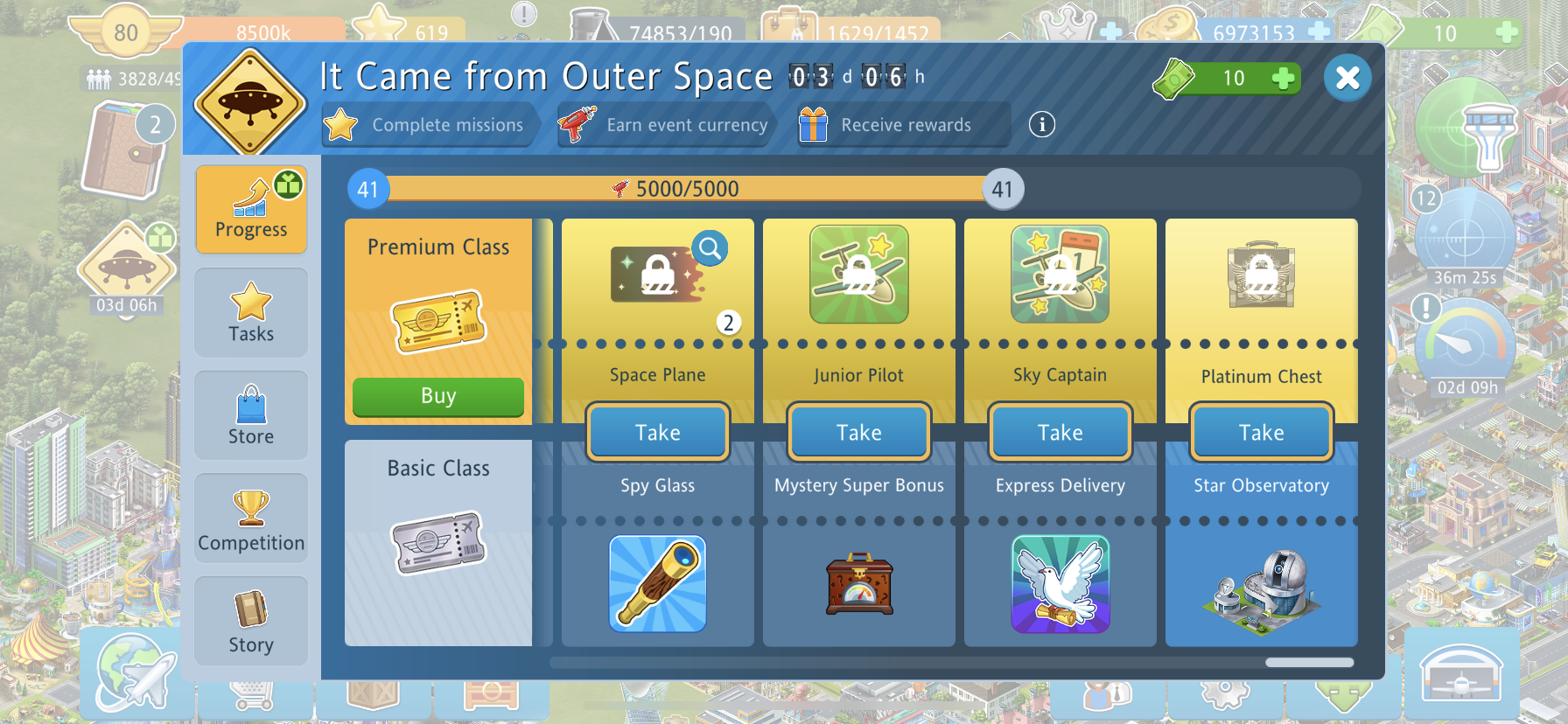
Task: Open the Tasks tab
Action: [251, 312]
